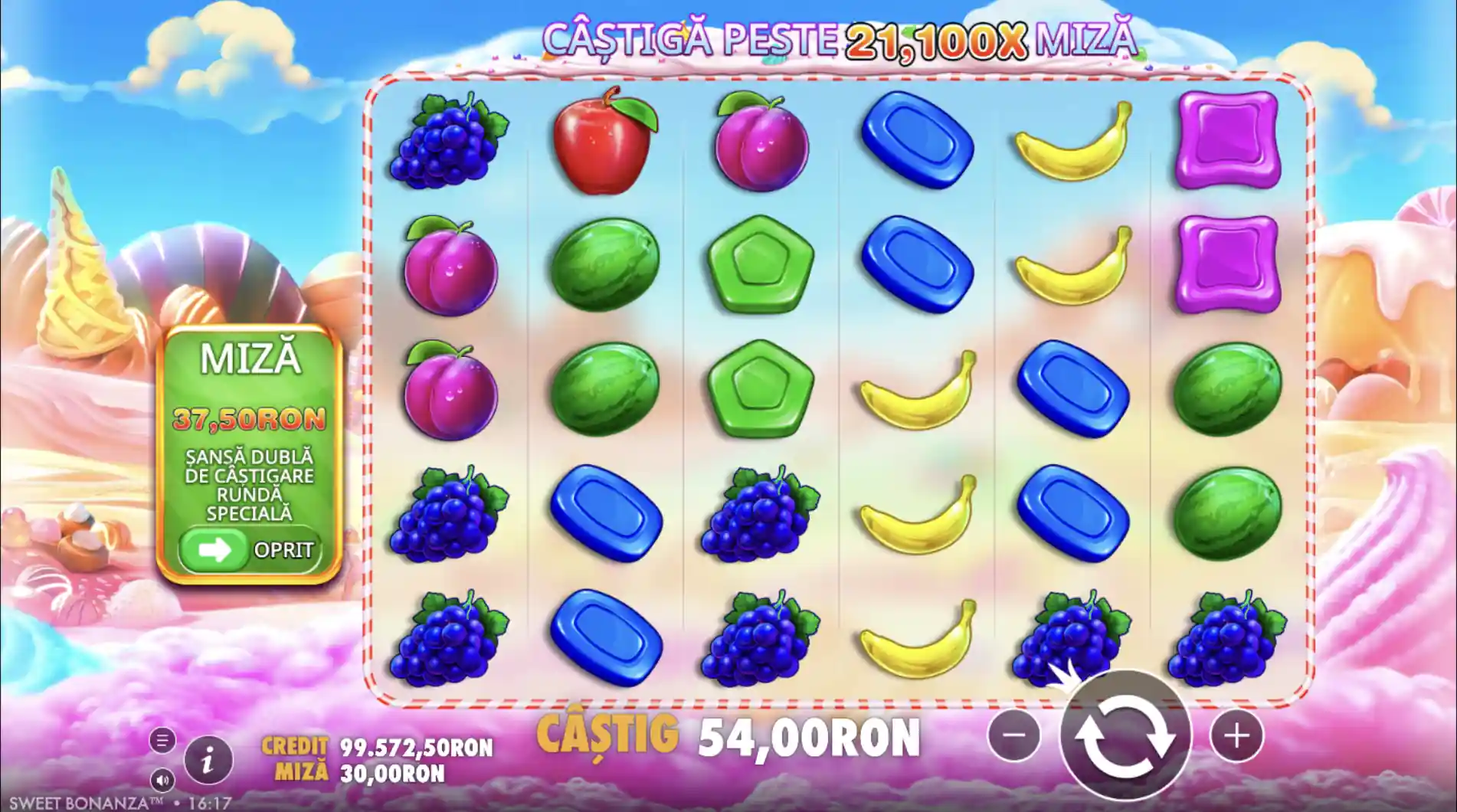Open the paytable with the info icon
The image size is (1457, 812).
coord(208,761)
